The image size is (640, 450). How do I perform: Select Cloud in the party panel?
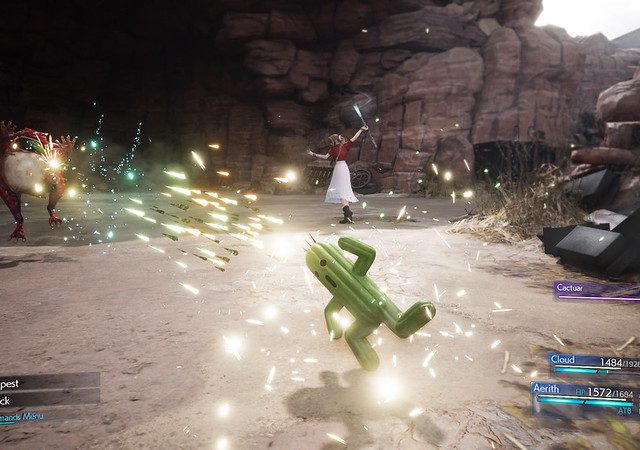592,362
